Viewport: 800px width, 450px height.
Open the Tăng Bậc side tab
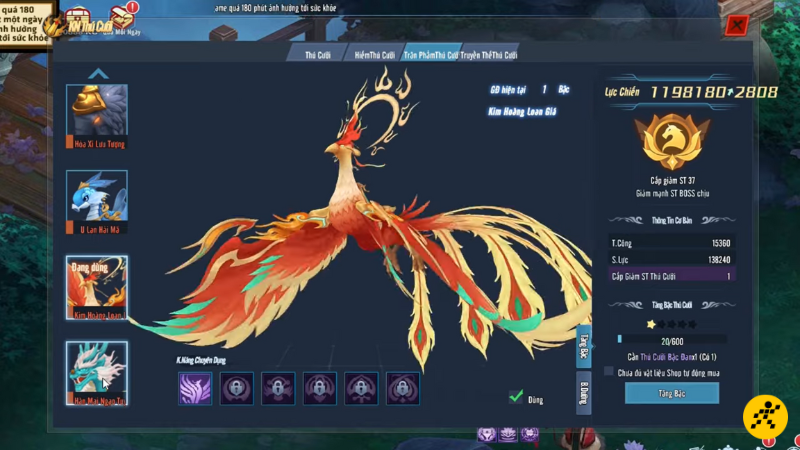pos(583,346)
